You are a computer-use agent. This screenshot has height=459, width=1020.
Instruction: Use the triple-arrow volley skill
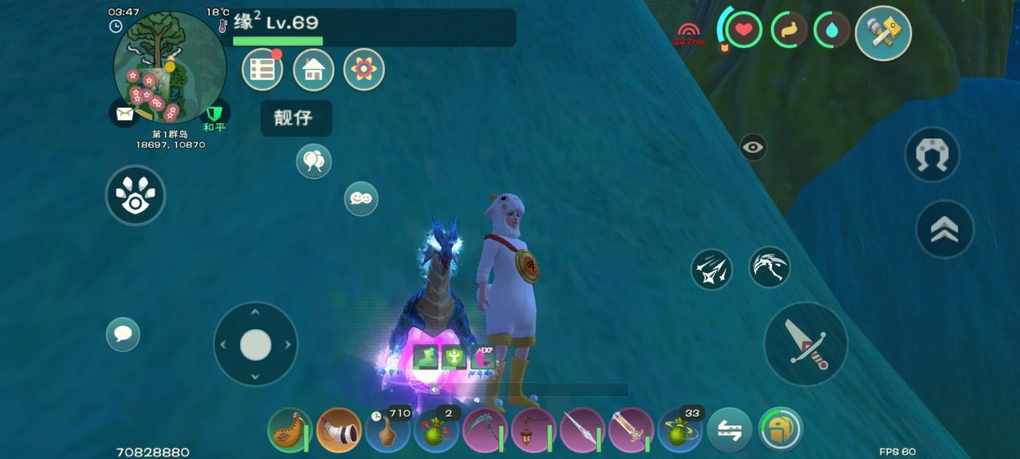[x=711, y=269]
